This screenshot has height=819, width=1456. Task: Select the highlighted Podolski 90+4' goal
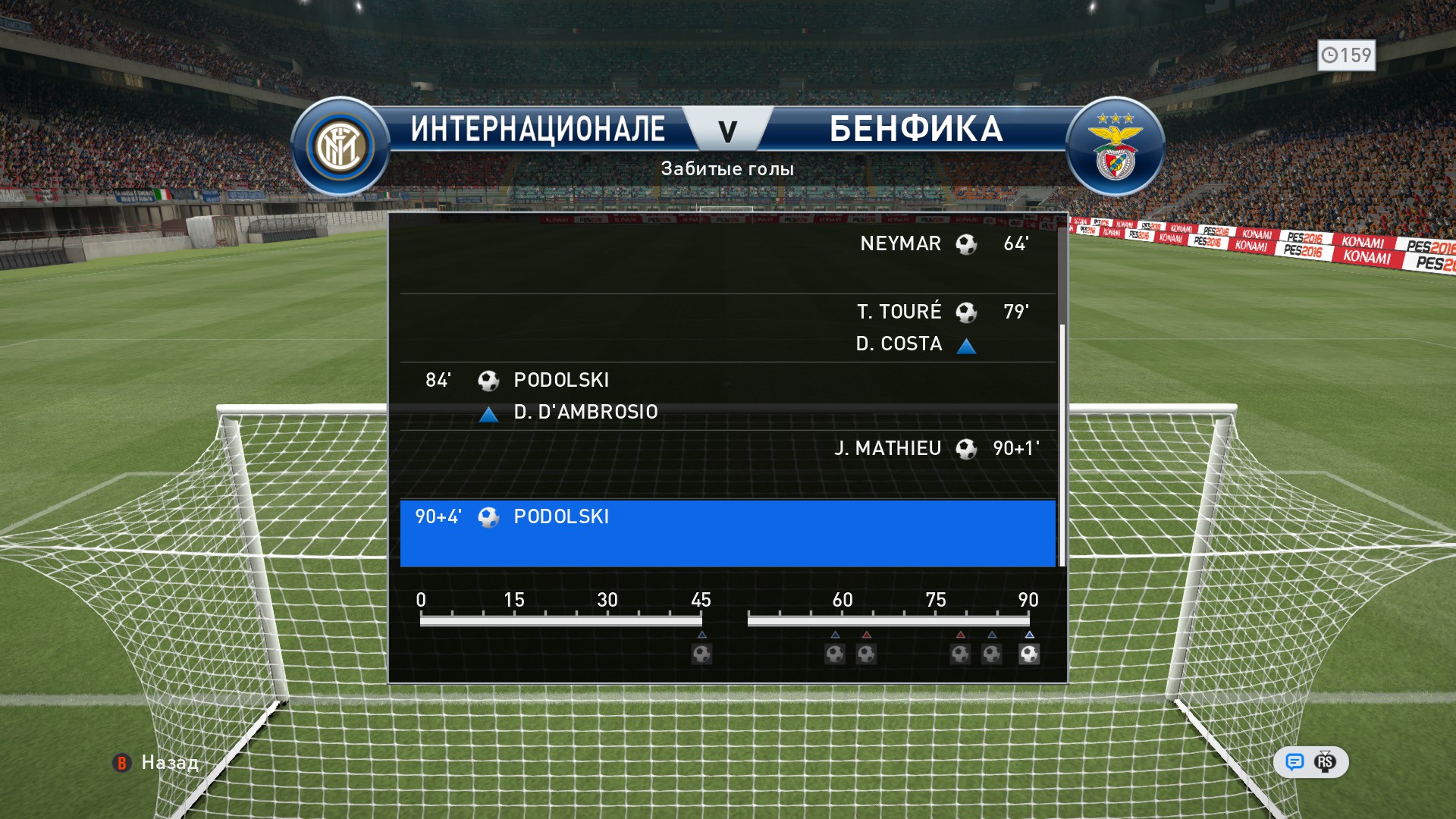click(x=726, y=532)
